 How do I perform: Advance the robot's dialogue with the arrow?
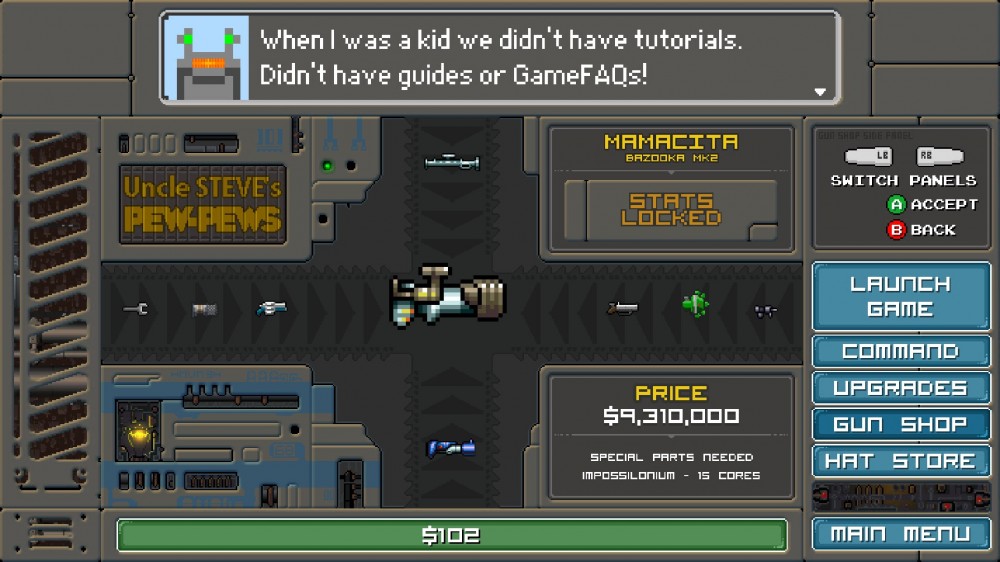point(820,91)
